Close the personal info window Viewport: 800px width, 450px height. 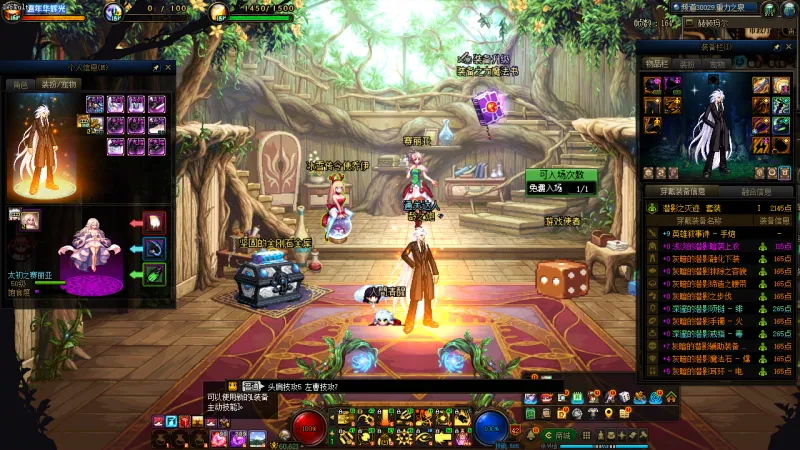(168, 68)
